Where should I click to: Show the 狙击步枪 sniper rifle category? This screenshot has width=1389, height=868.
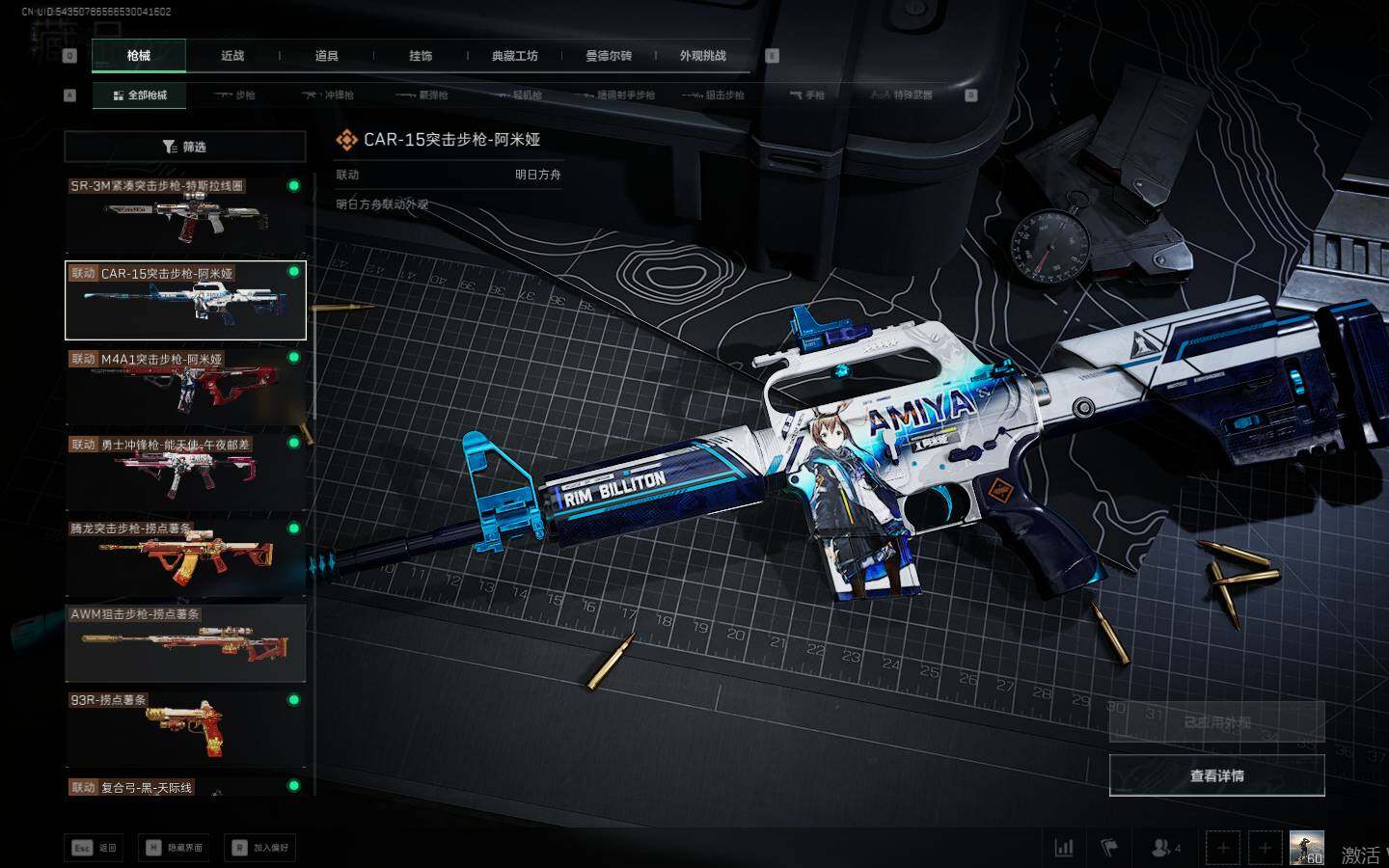click(714, 95)
